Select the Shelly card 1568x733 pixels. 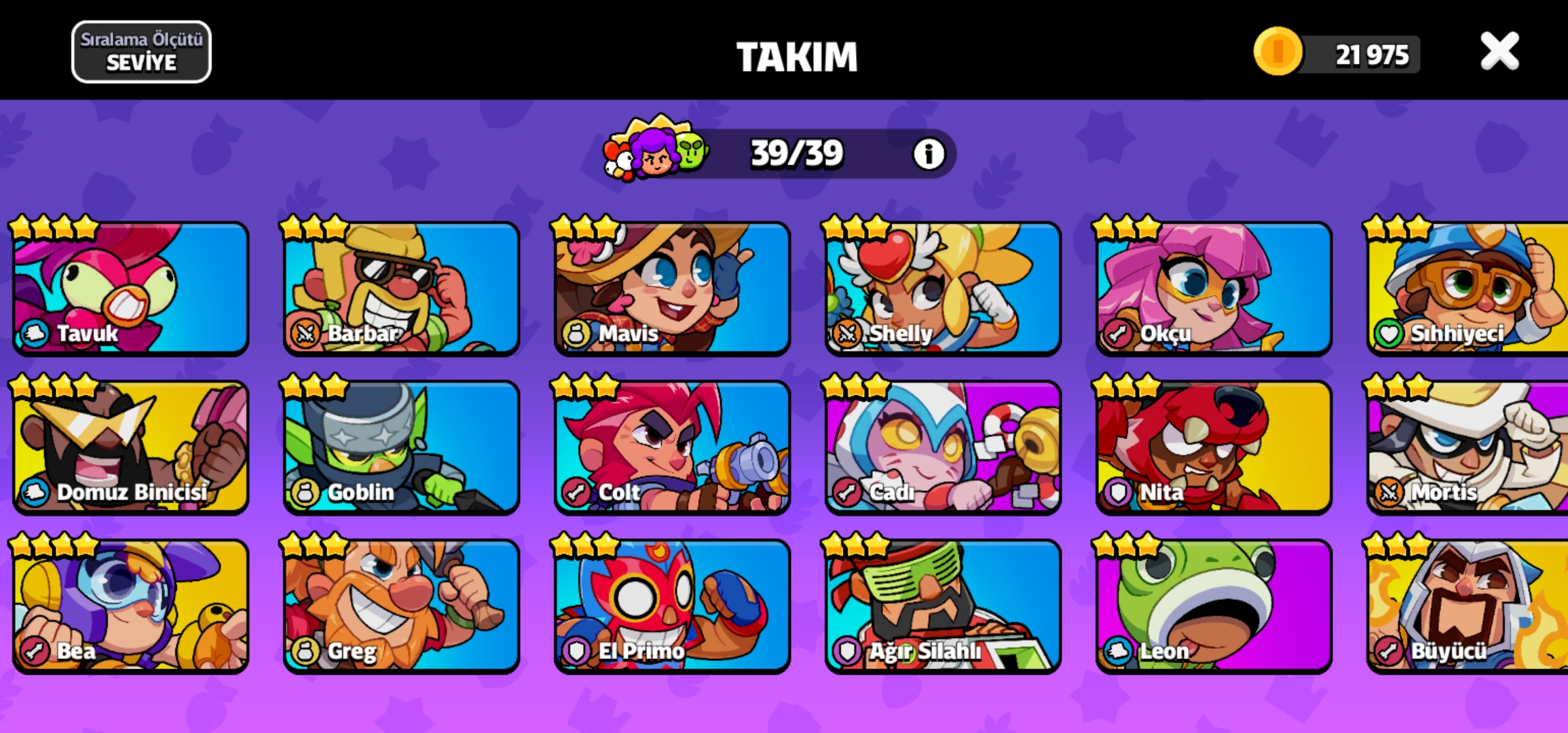tap(943, 288)
